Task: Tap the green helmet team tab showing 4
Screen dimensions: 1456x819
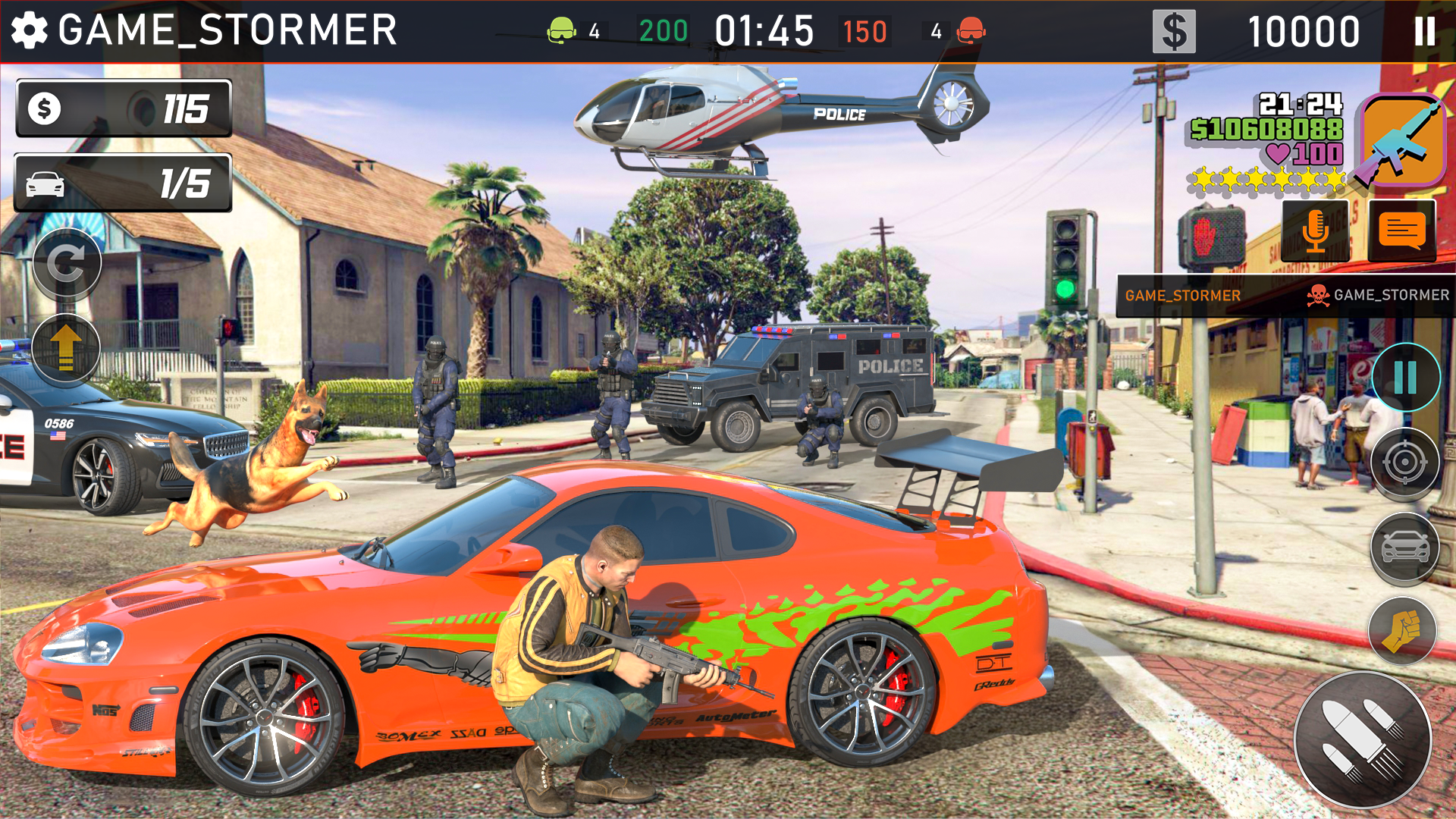Action: (576, 30)
